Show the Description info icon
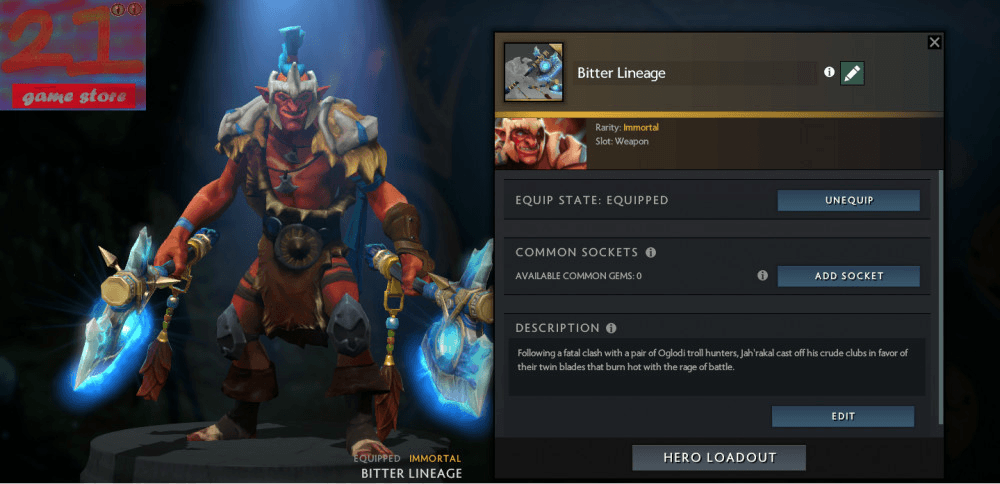The height and width of the screenshot is (484, 1000). [x=611, y=328]
